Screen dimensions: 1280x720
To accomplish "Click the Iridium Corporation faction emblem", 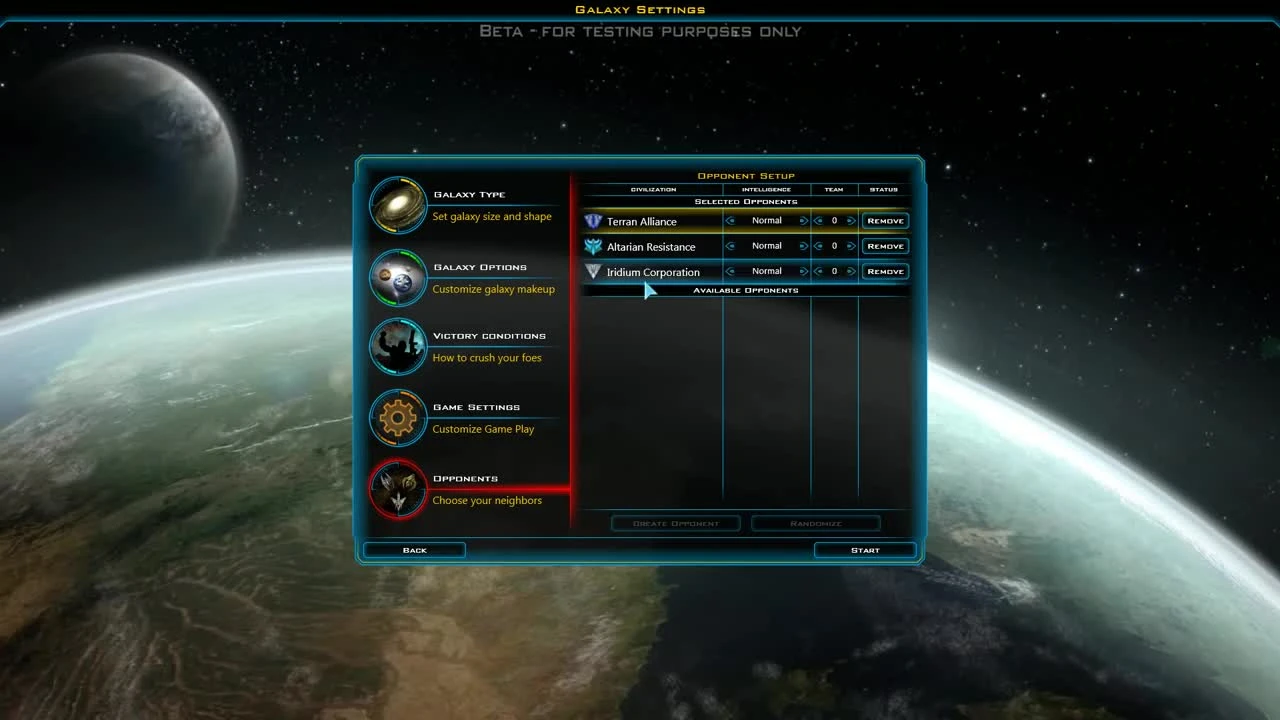I will point(593,271).
